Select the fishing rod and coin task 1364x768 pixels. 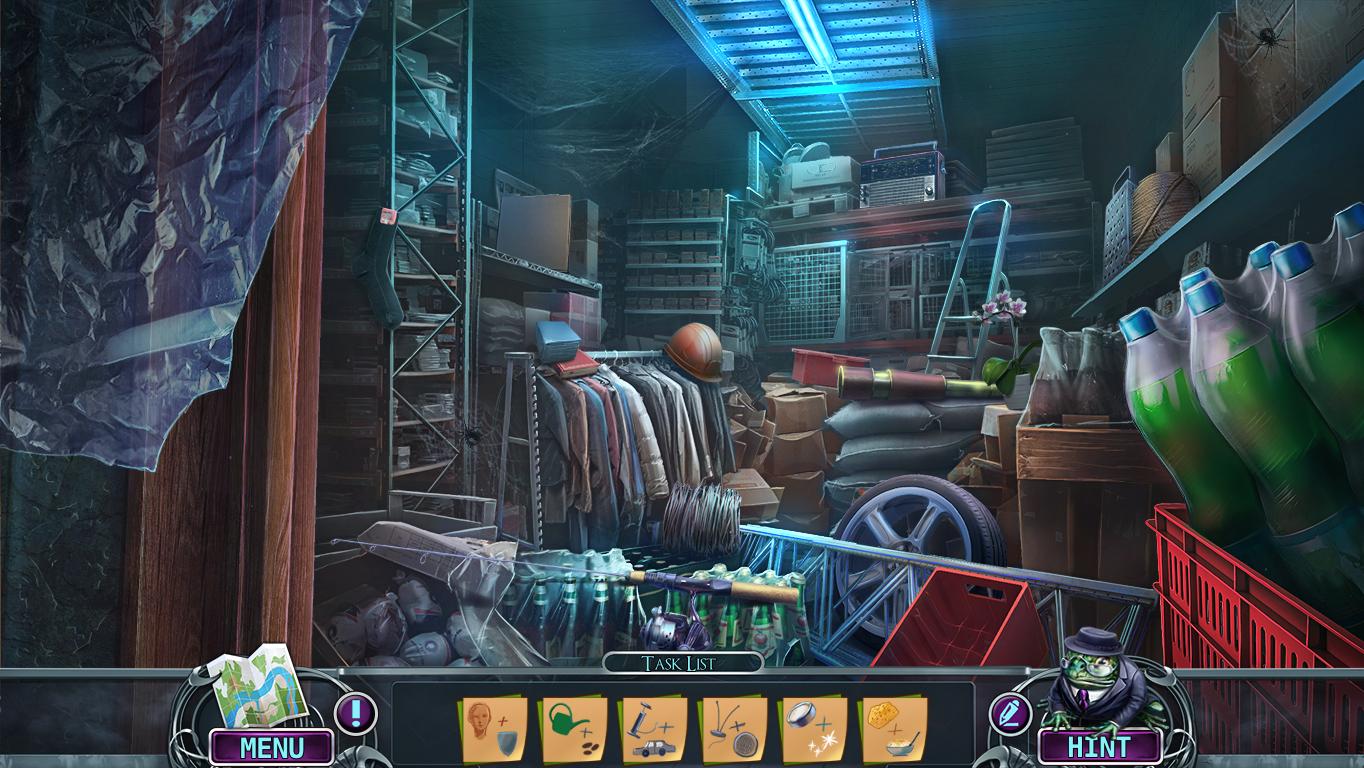pyautogui.click(x=733, y=729)
